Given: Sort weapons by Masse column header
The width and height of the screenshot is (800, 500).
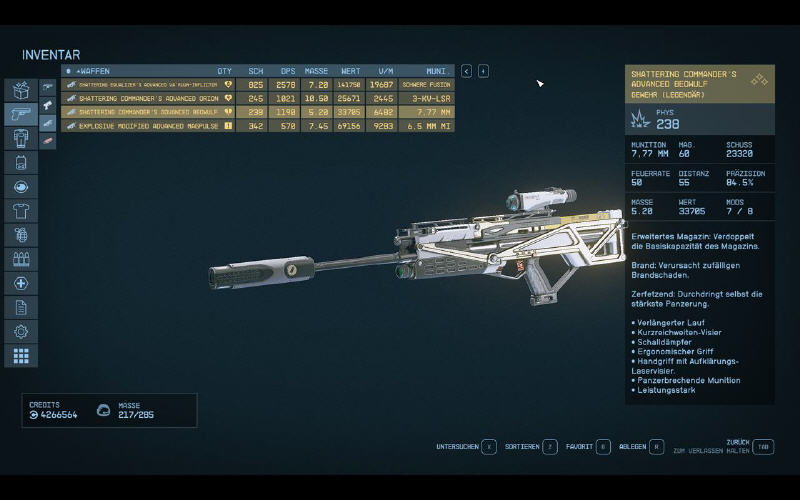Looking at the screenshot, I should point(316,71).
